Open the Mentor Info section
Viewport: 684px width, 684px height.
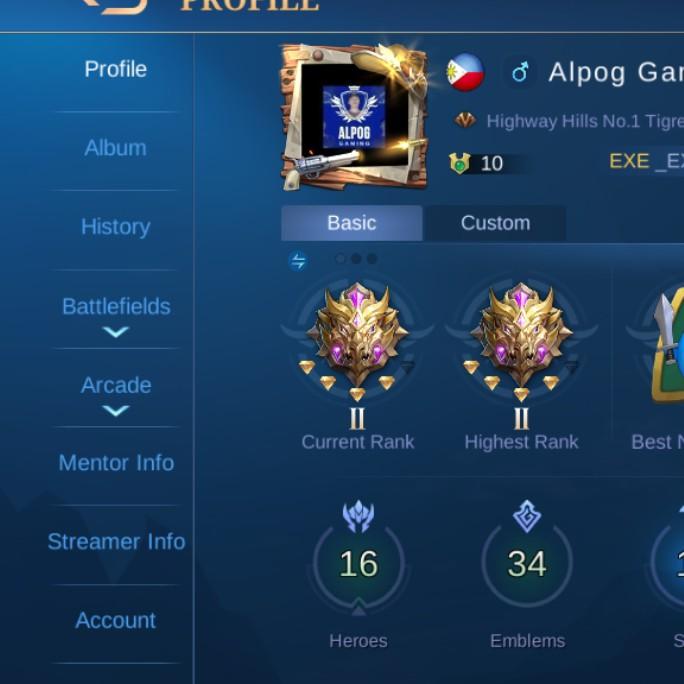[116, 463]
